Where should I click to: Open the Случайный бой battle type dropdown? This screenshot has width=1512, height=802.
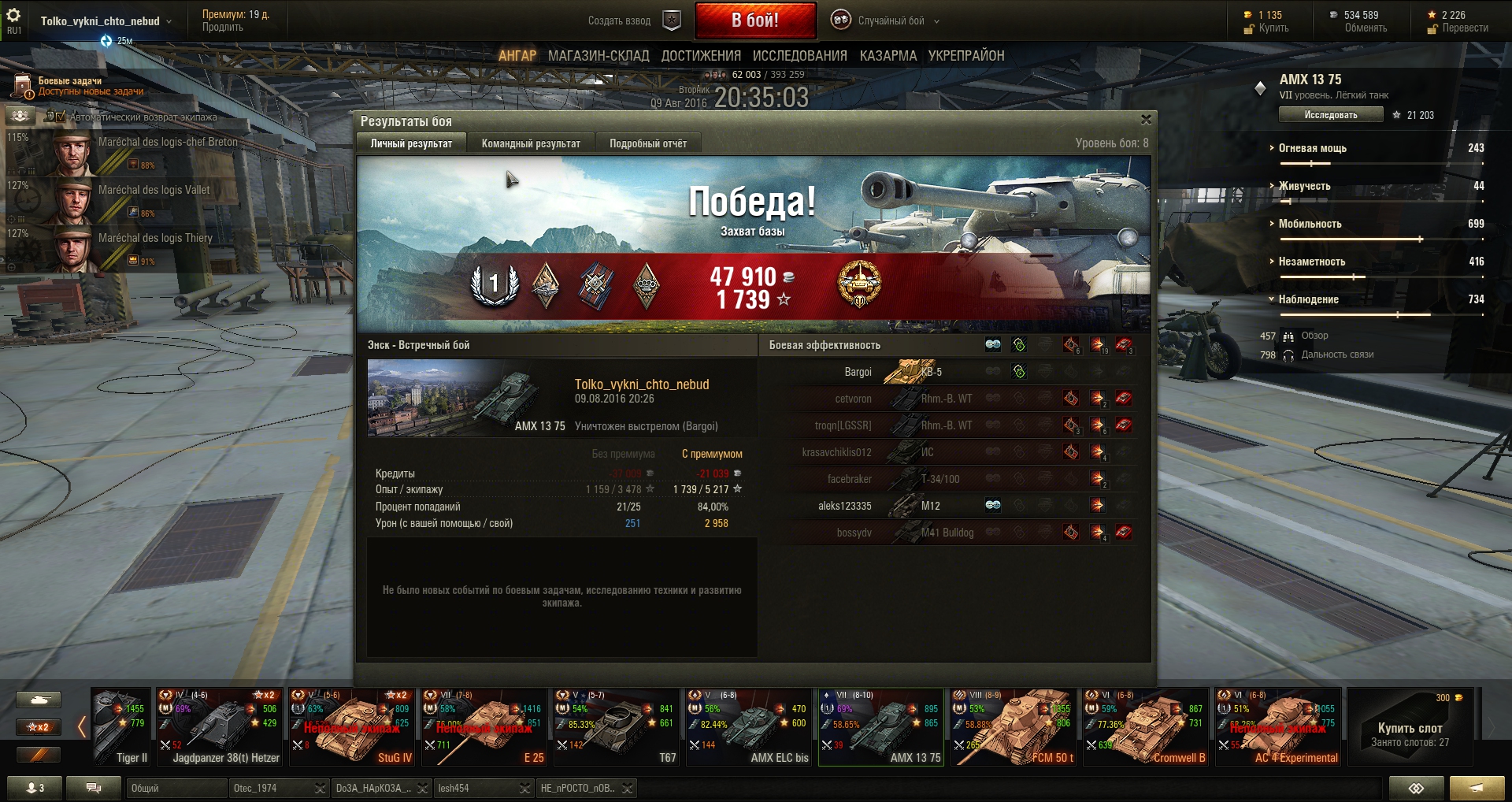(891, 21)
